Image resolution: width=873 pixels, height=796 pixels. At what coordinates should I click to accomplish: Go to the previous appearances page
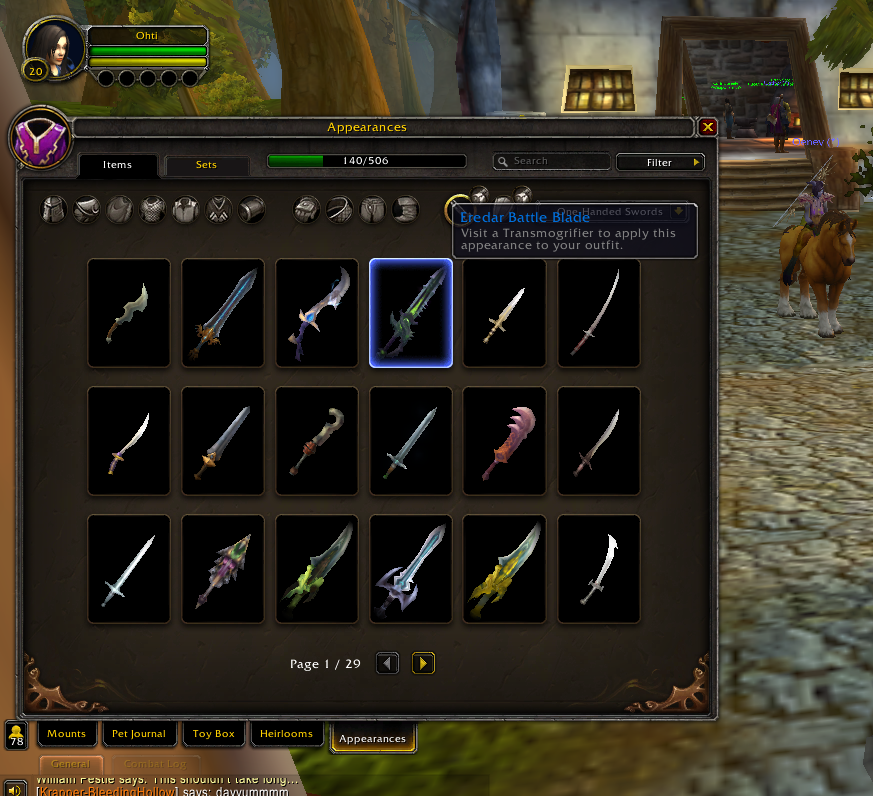tap(388, 663)
